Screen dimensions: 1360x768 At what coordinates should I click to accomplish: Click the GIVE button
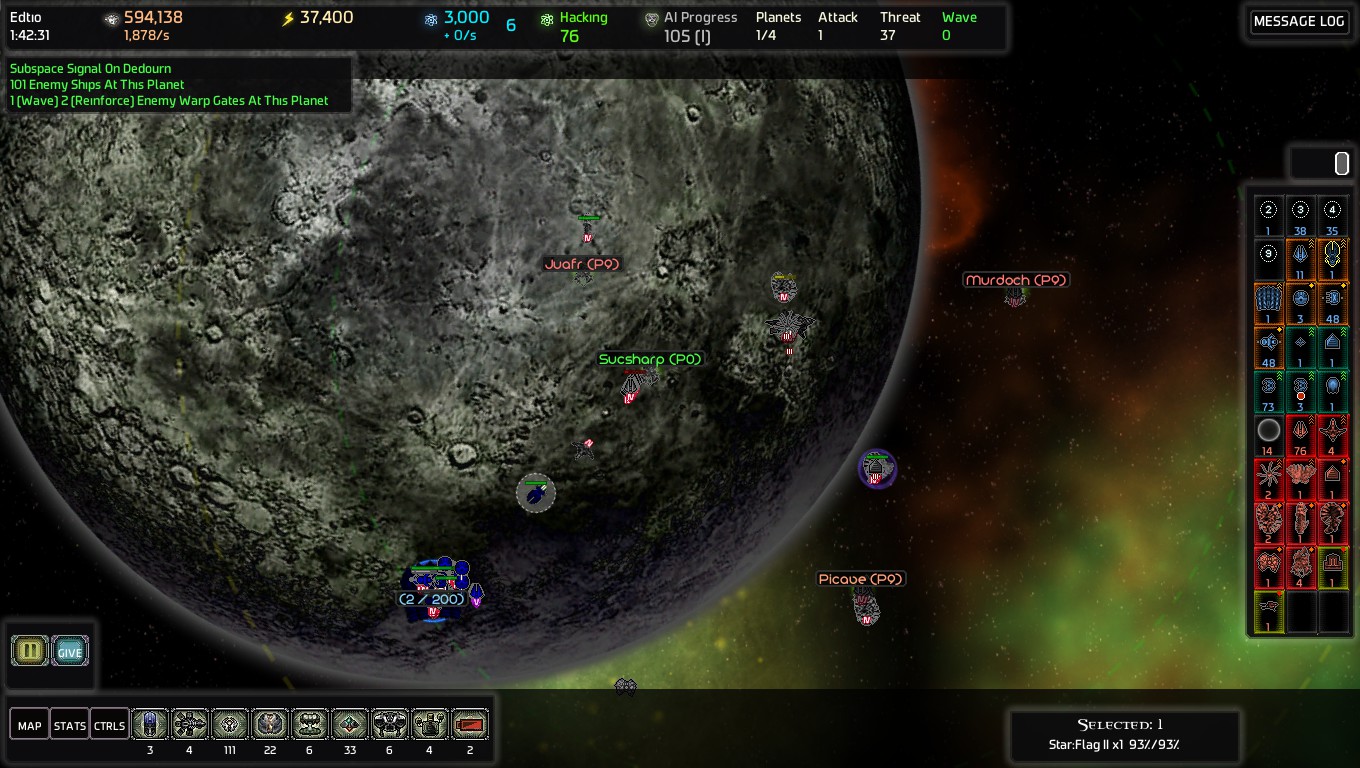pyautogui.click(x=70, y=651)
